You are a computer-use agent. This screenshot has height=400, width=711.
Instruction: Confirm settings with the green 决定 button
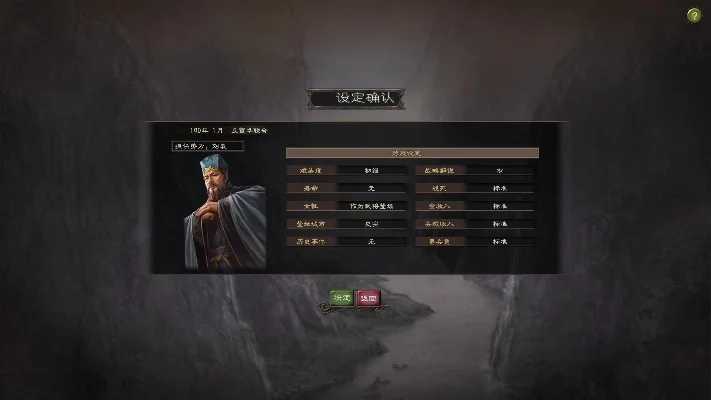coord(342,298)
